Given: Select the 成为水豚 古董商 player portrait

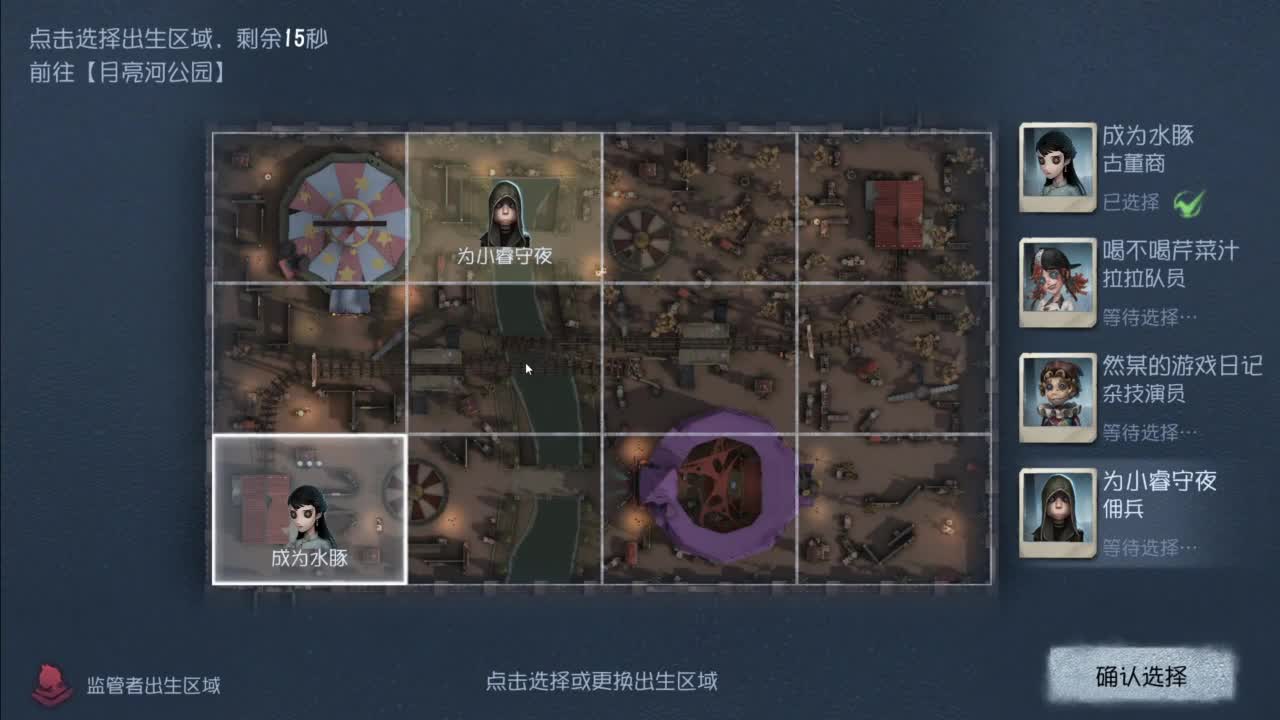Looking at the screenshot, I should click(1057, 166).
